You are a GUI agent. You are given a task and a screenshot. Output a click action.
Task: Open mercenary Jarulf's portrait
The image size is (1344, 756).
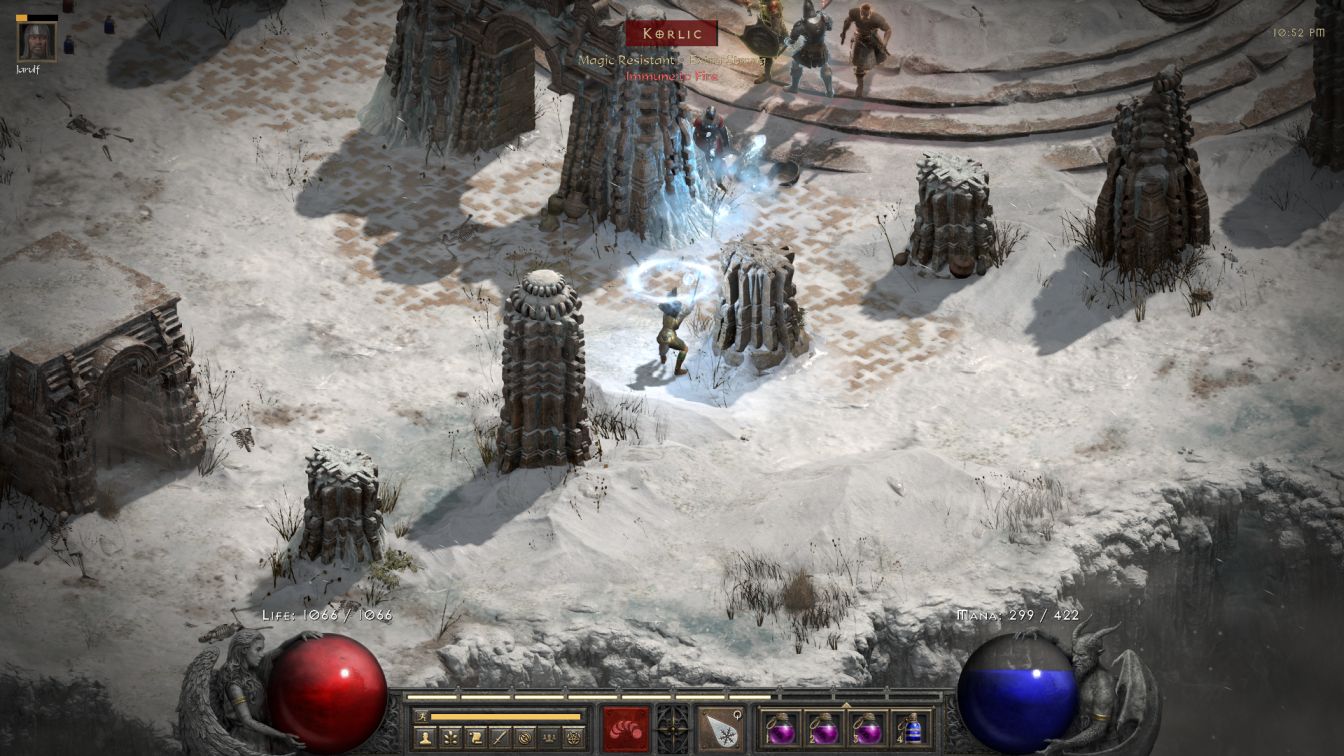pos(36,41)
